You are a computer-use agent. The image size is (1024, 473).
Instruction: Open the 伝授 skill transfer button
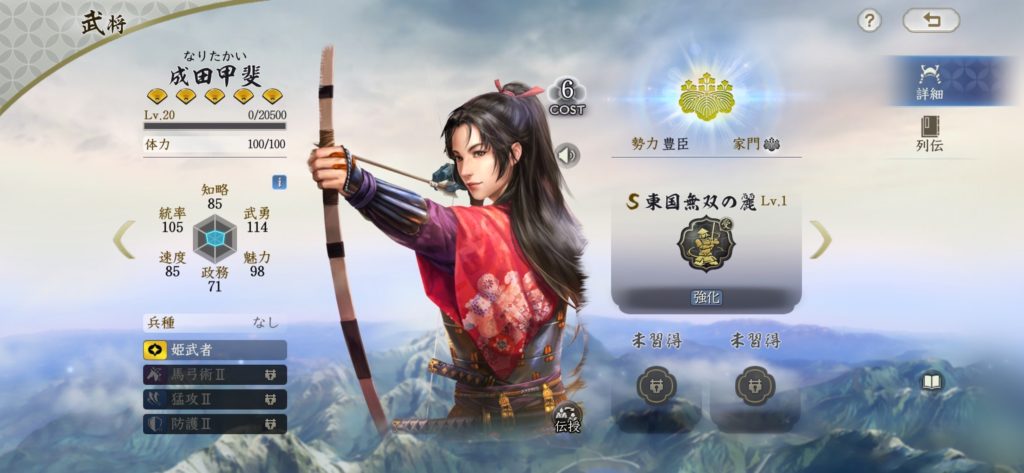click(x=567, y=420)
